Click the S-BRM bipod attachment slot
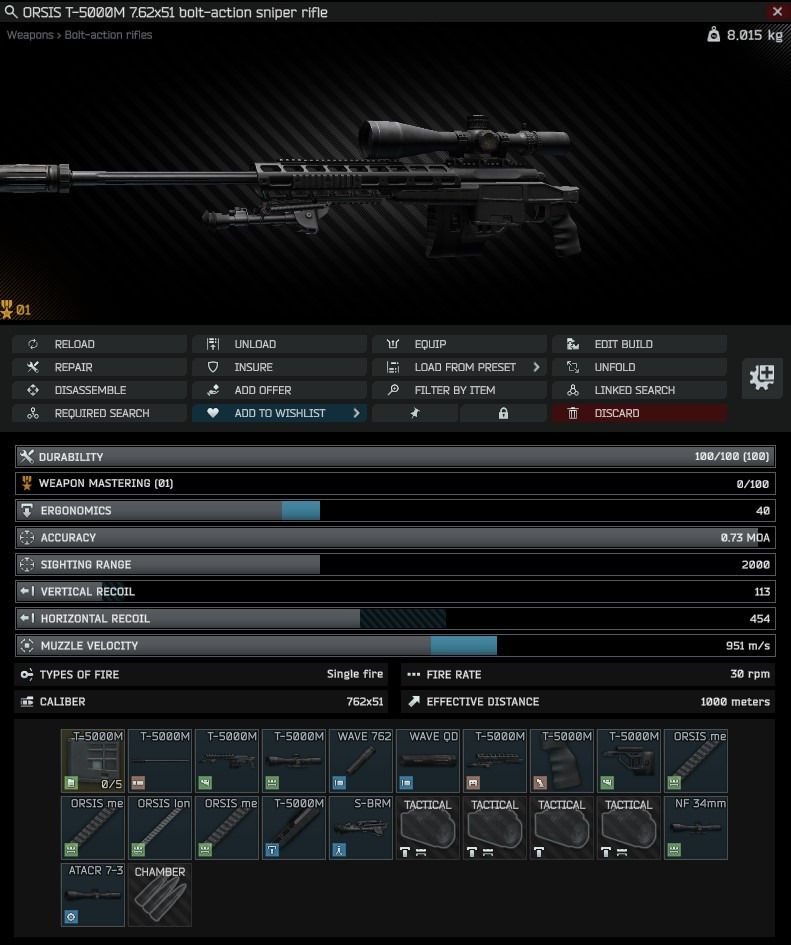This screenshot has width=791, height=945. (x=361, y=828)
